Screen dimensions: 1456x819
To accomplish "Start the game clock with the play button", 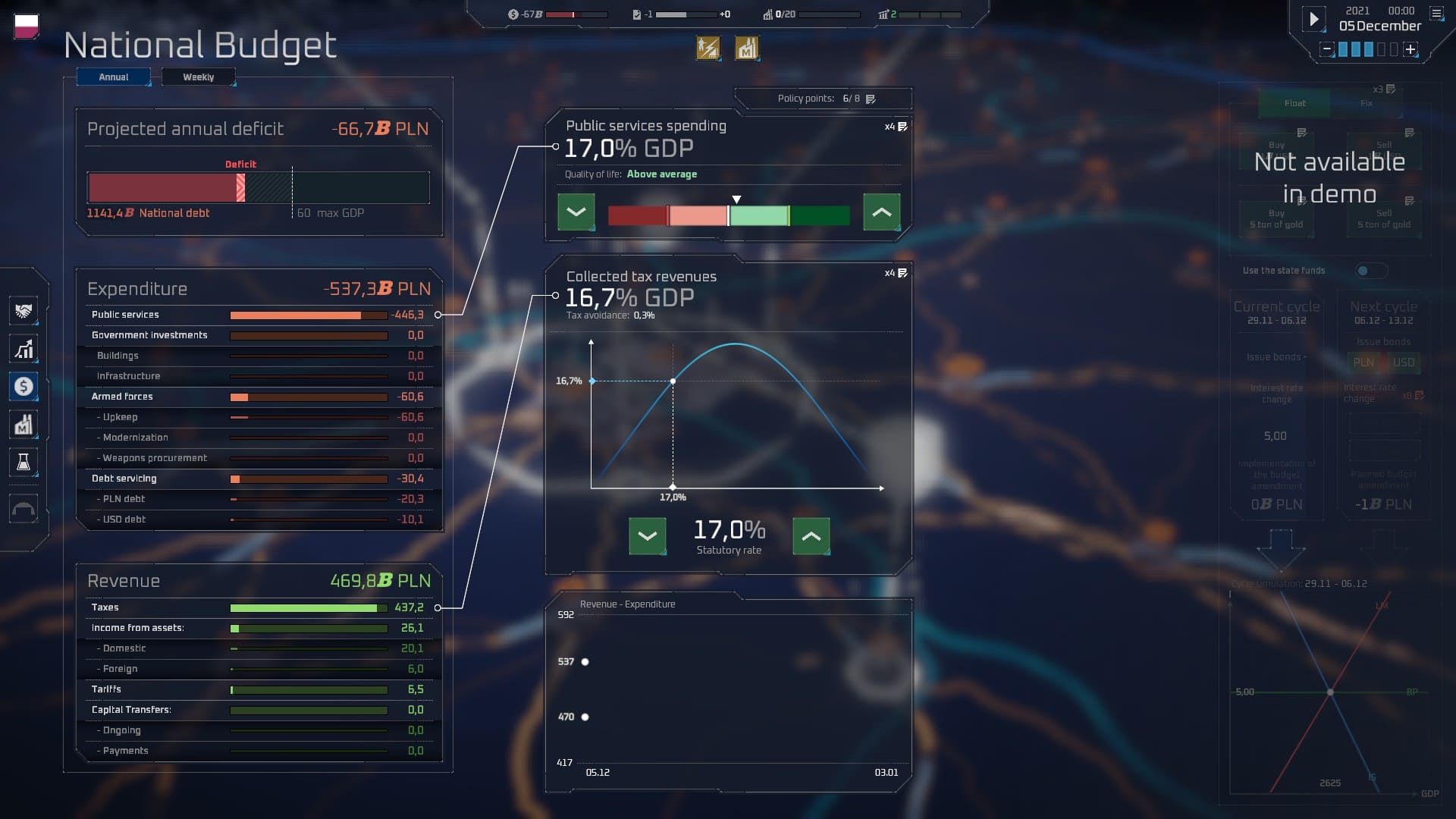I will coord(1313,19).
